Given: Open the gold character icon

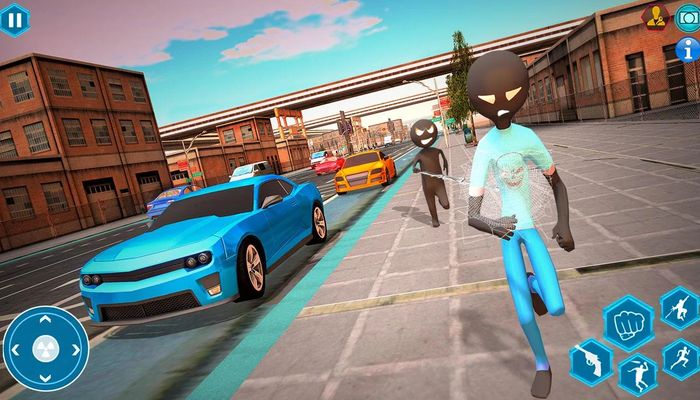Looking at the screenshot, I should point(656,17).
